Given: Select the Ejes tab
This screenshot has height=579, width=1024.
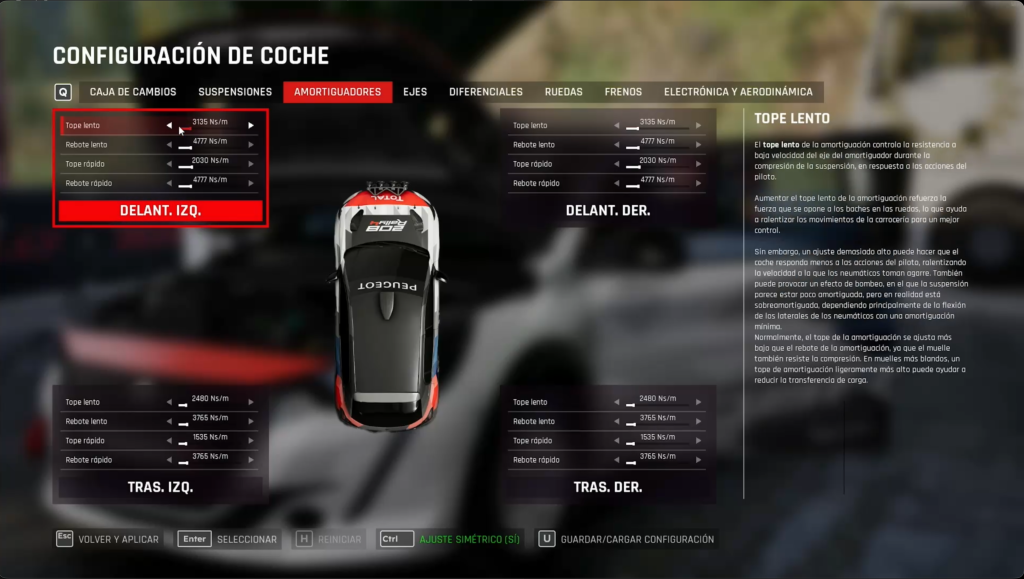Looking at the screenshot, I should click(415, 92).
